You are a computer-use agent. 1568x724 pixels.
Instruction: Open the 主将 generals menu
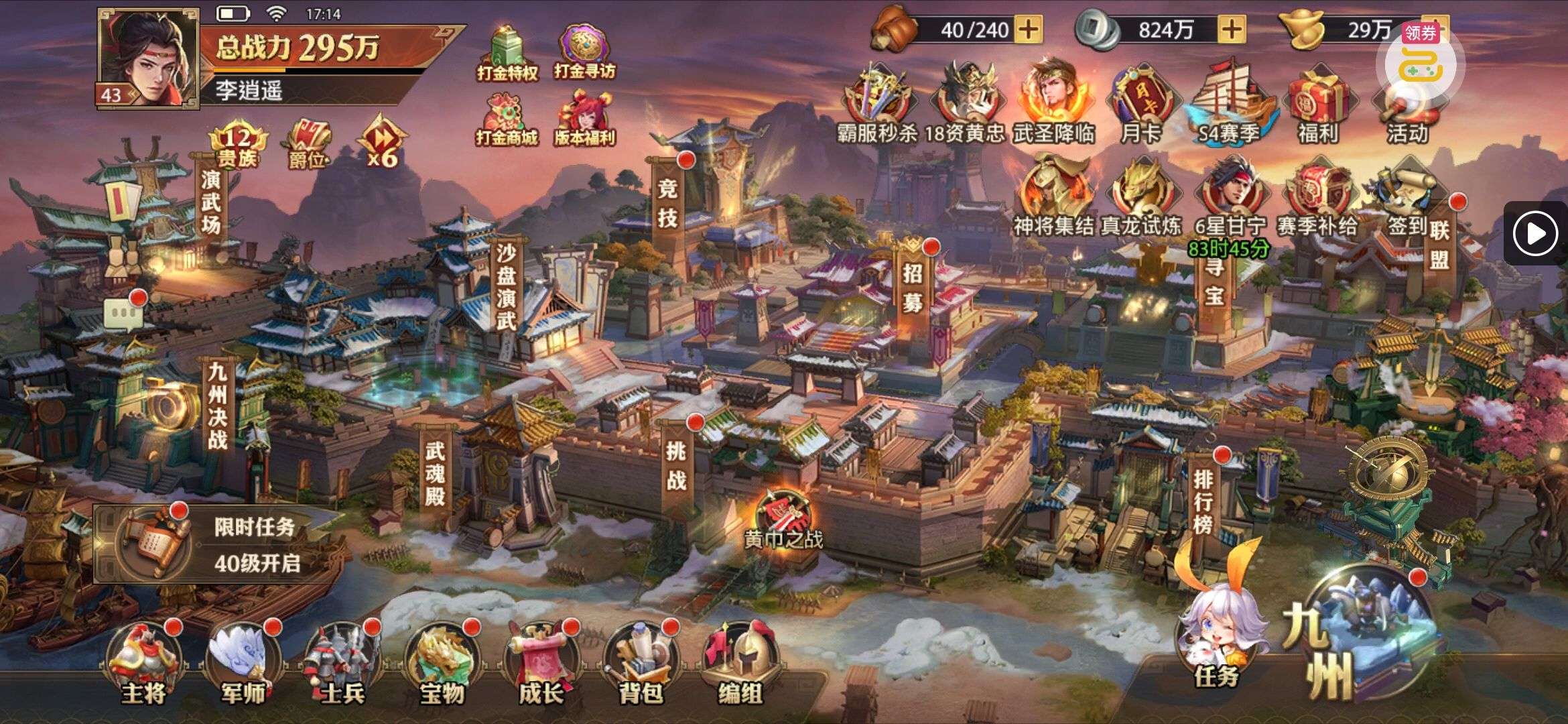(143, 665)
